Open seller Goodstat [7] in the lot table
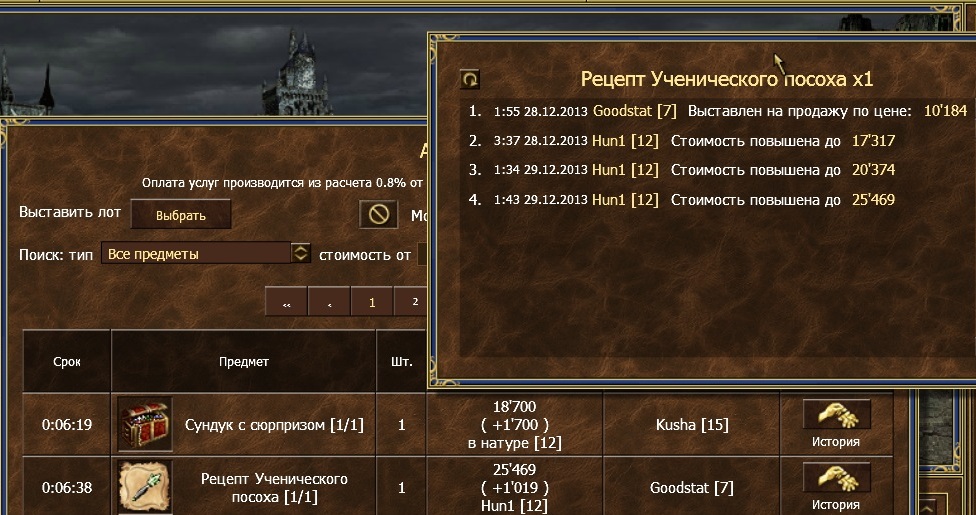 click(691, 488)
